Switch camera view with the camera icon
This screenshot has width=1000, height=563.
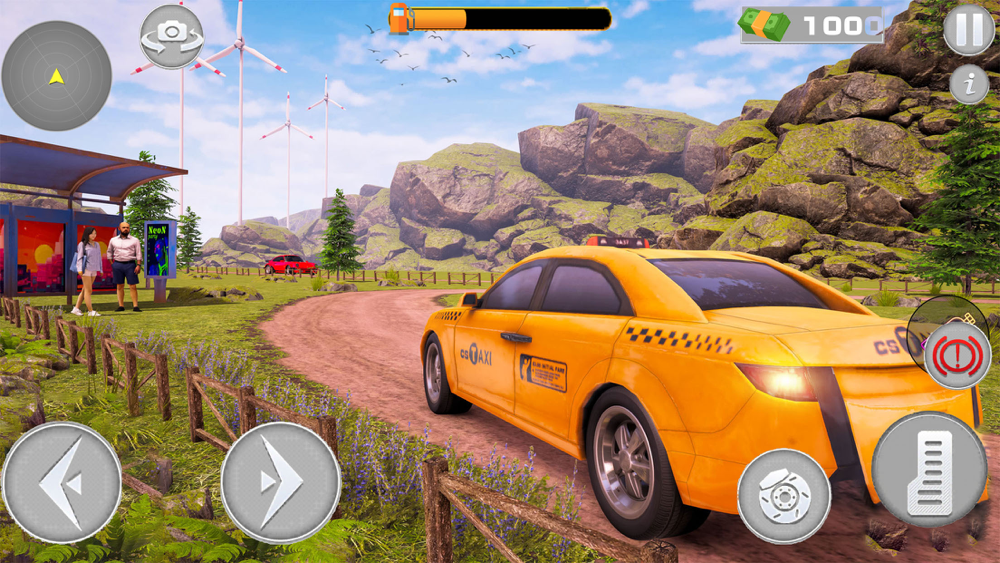tap(171, 36)
